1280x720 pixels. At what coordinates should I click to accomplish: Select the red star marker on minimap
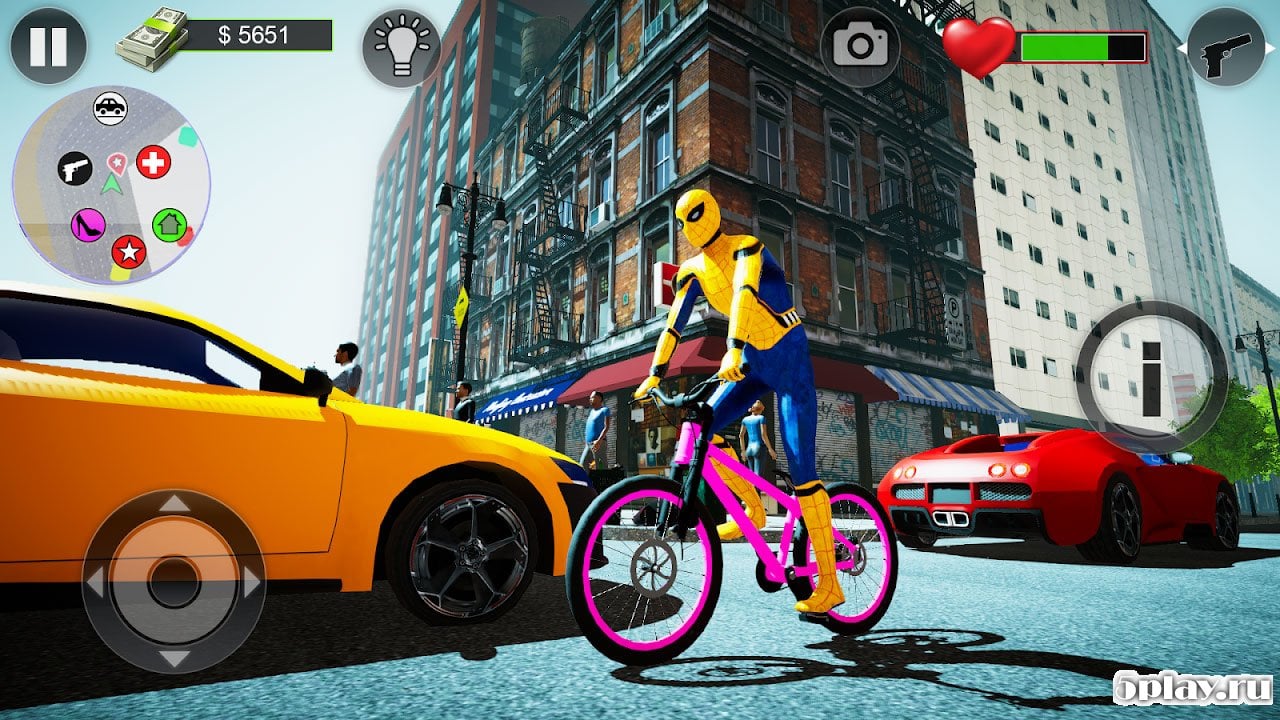[128, 252]
